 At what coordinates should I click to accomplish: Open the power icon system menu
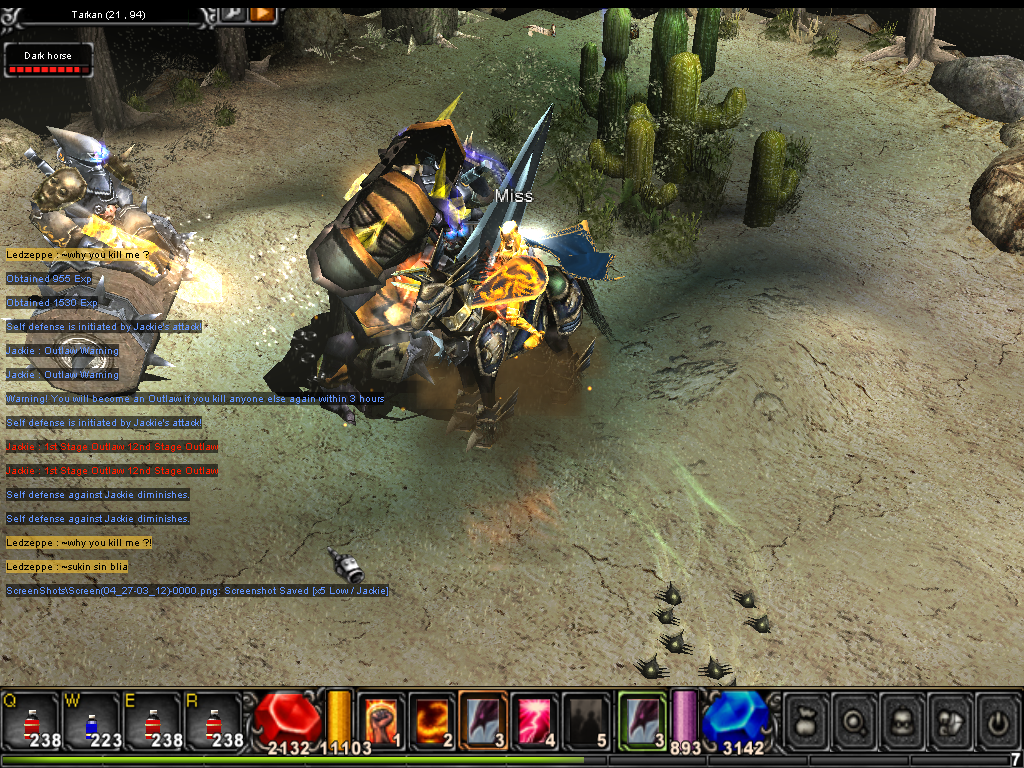pos(998,721)
